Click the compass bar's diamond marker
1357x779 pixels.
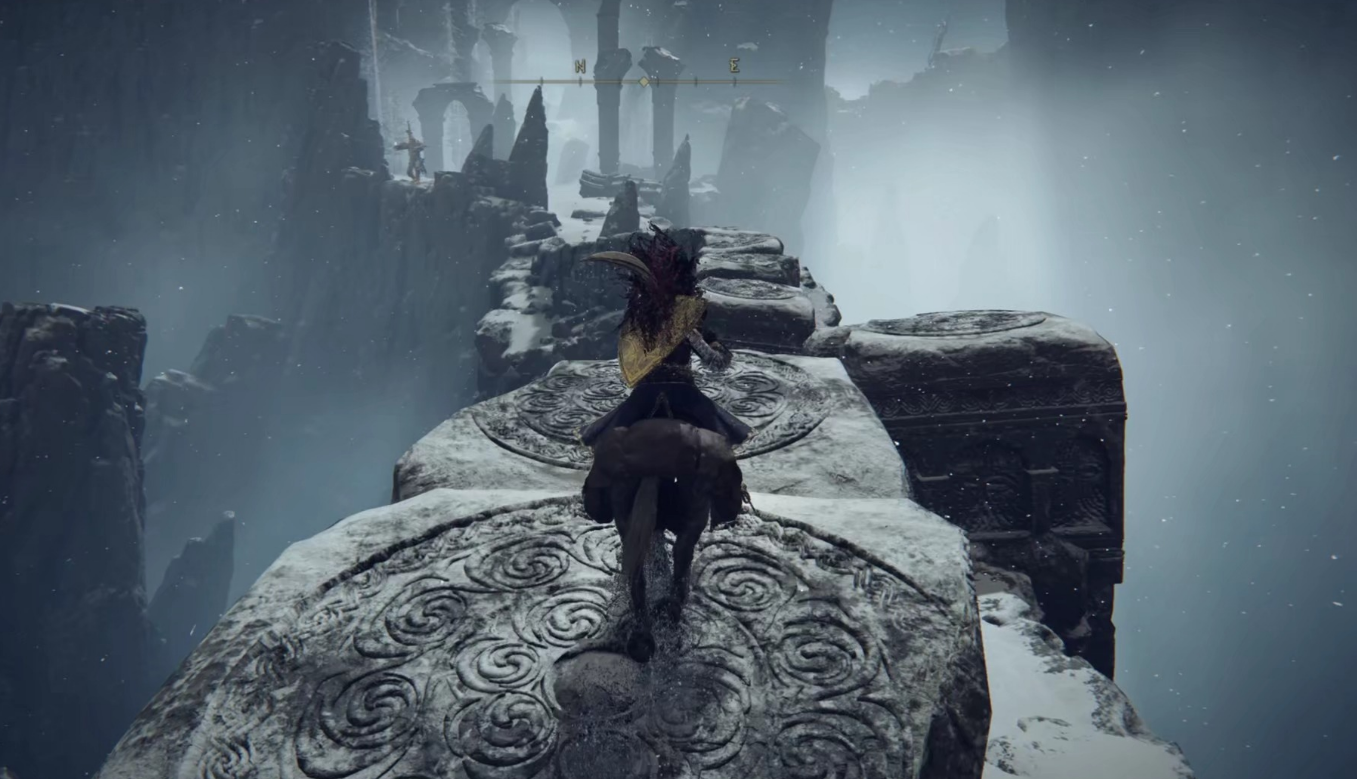(x=644, y=81)
